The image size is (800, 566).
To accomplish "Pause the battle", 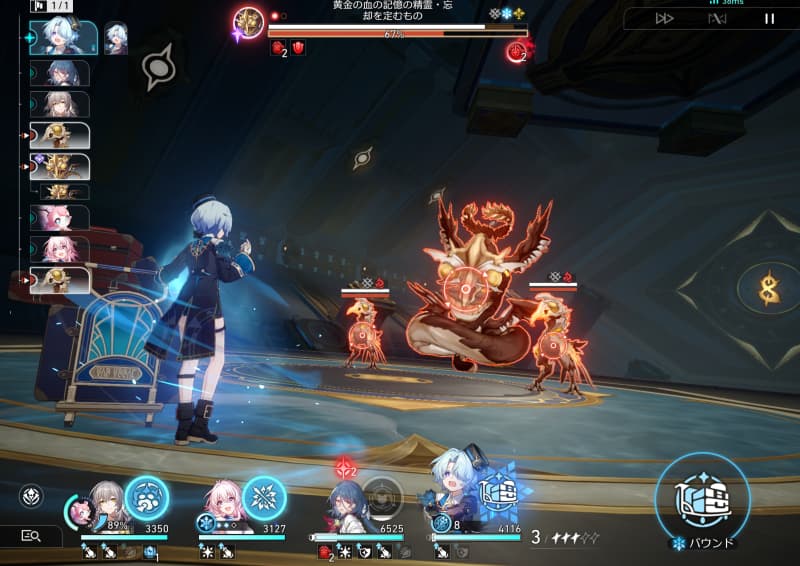I will tap(769, 18).
